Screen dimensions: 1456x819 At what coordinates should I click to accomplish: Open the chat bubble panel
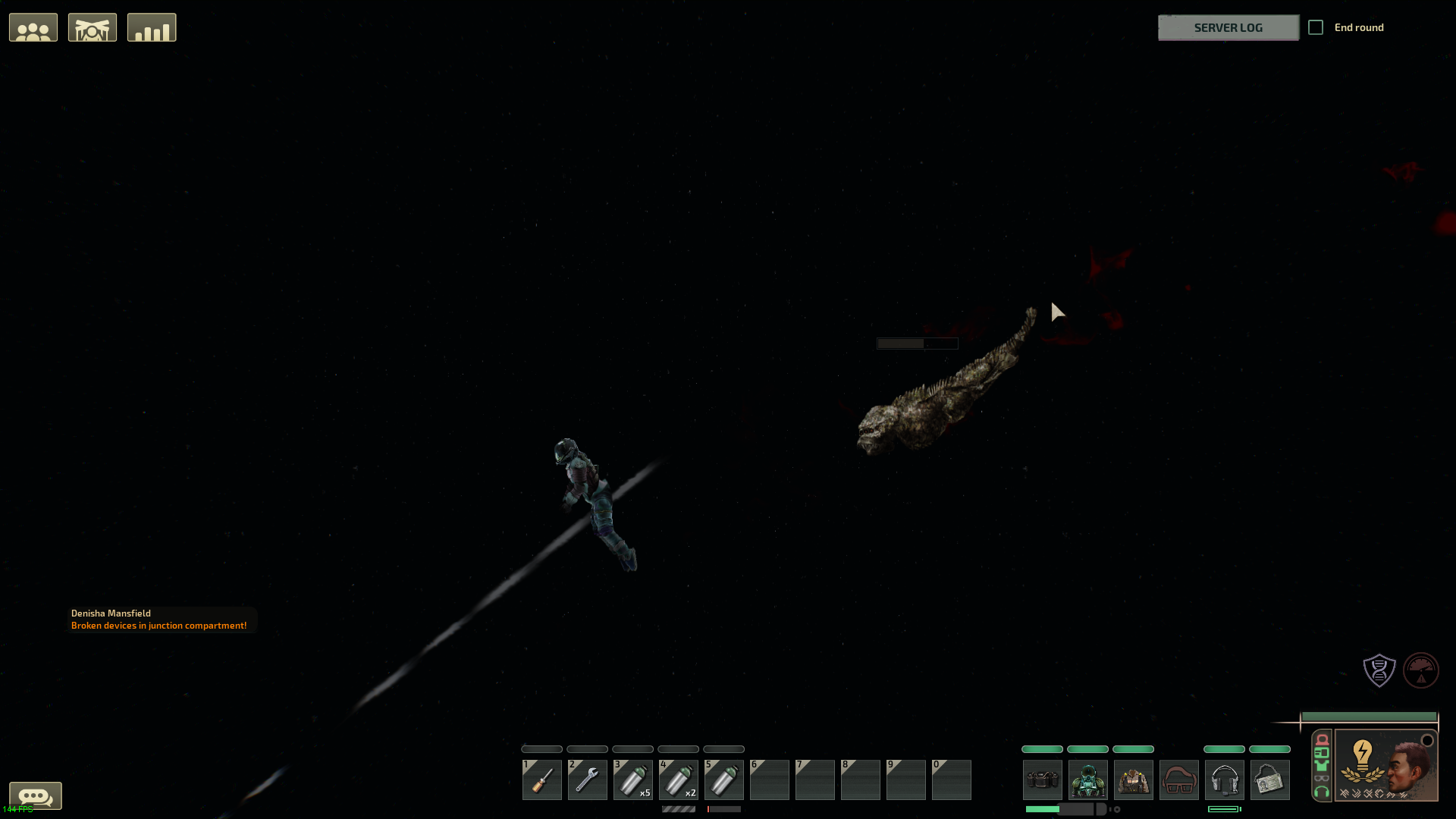(36, 796)
